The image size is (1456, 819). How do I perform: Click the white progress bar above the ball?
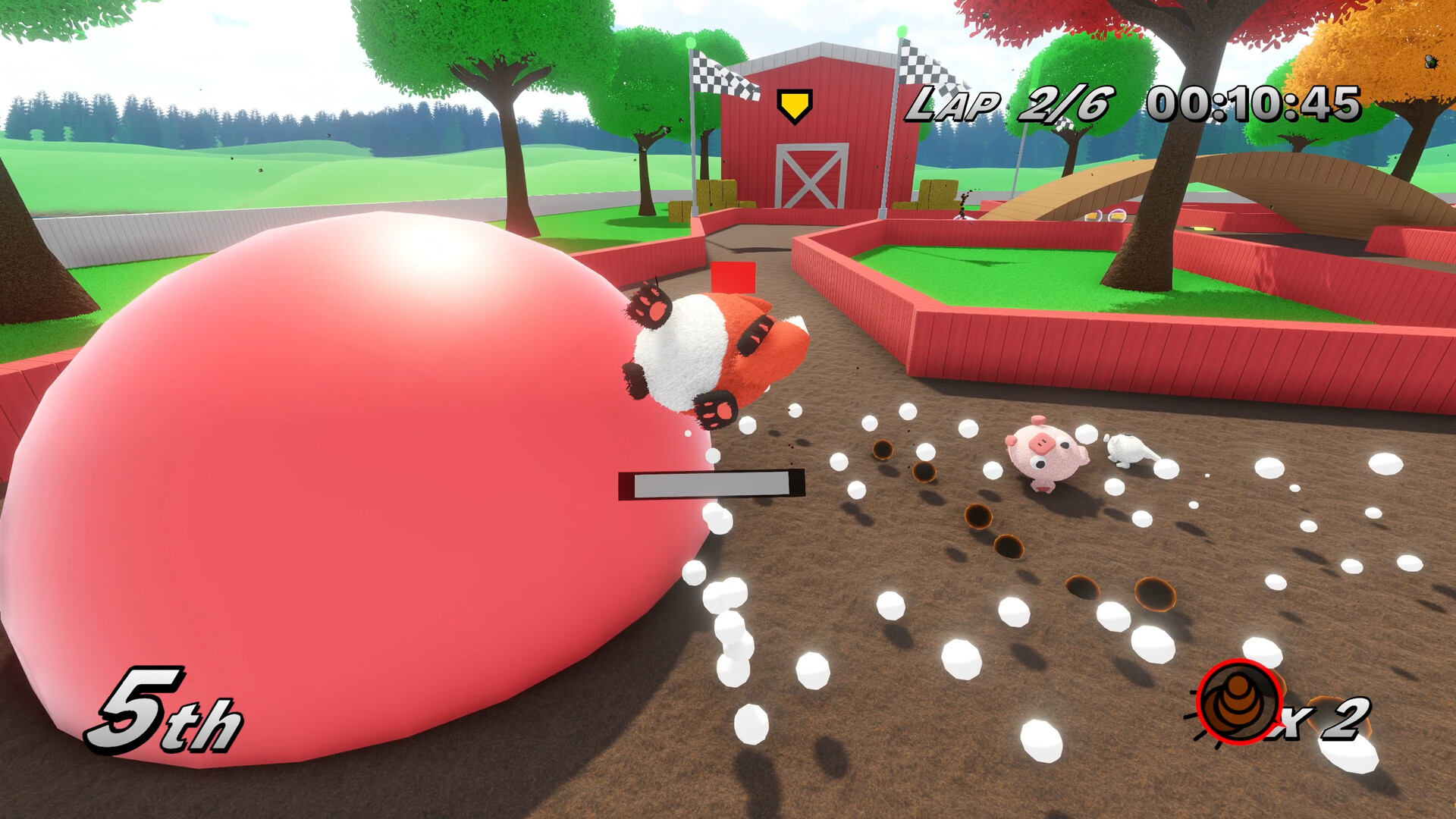coord(713,483)
